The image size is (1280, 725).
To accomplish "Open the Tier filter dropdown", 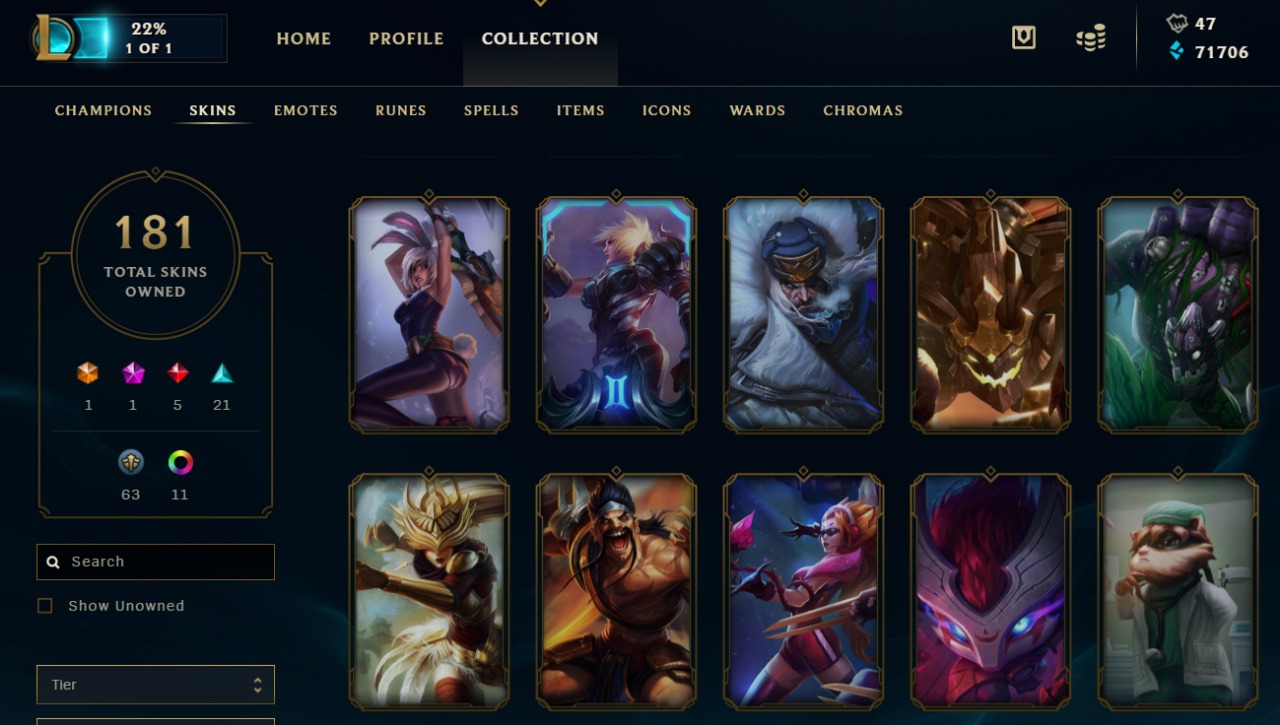I will pyautogui.click(x=155, y=684).
